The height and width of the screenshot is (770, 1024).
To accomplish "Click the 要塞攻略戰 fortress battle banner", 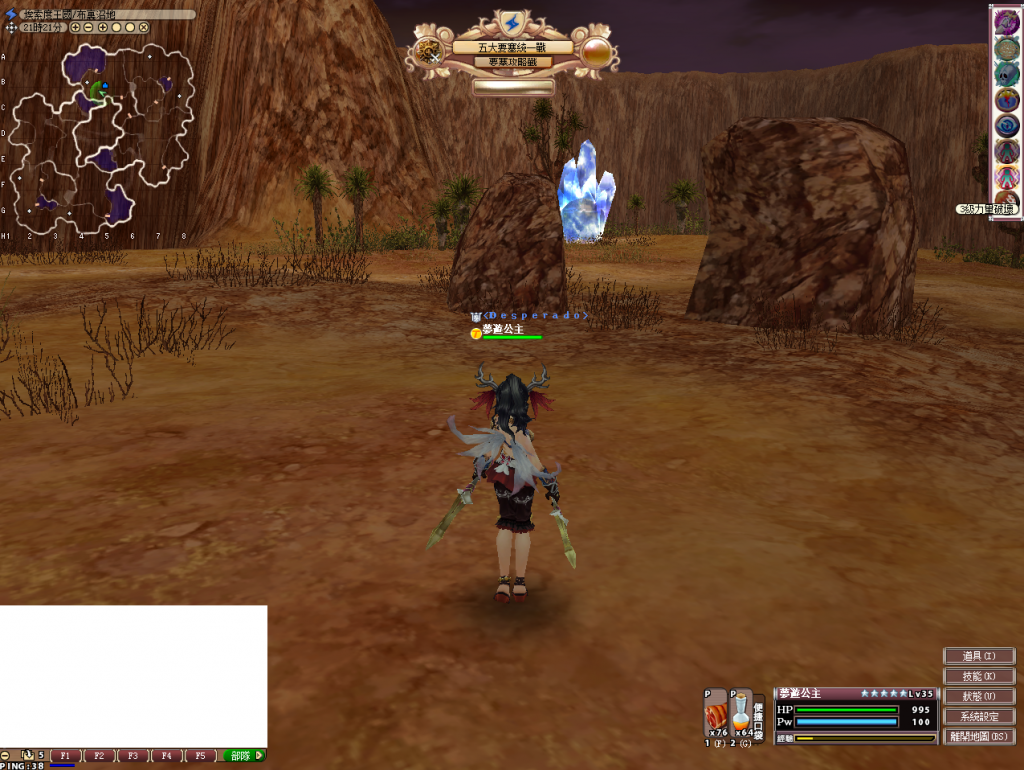I will 512,62.
